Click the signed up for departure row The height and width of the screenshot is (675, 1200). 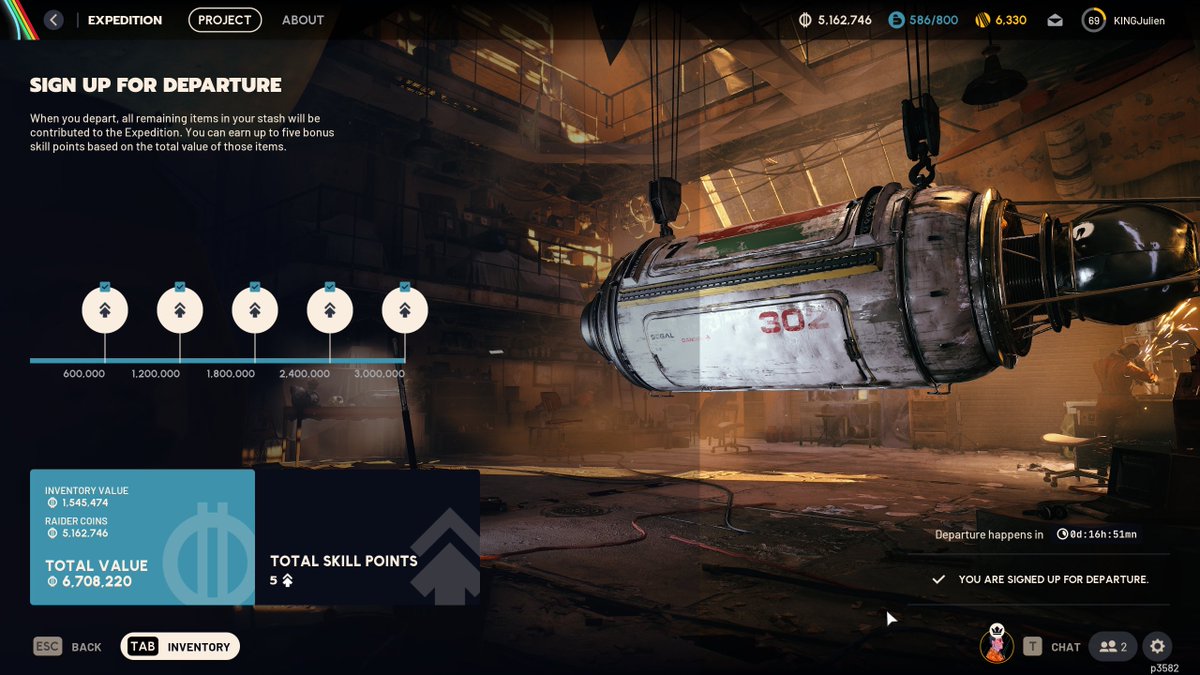coord(1040,579)
